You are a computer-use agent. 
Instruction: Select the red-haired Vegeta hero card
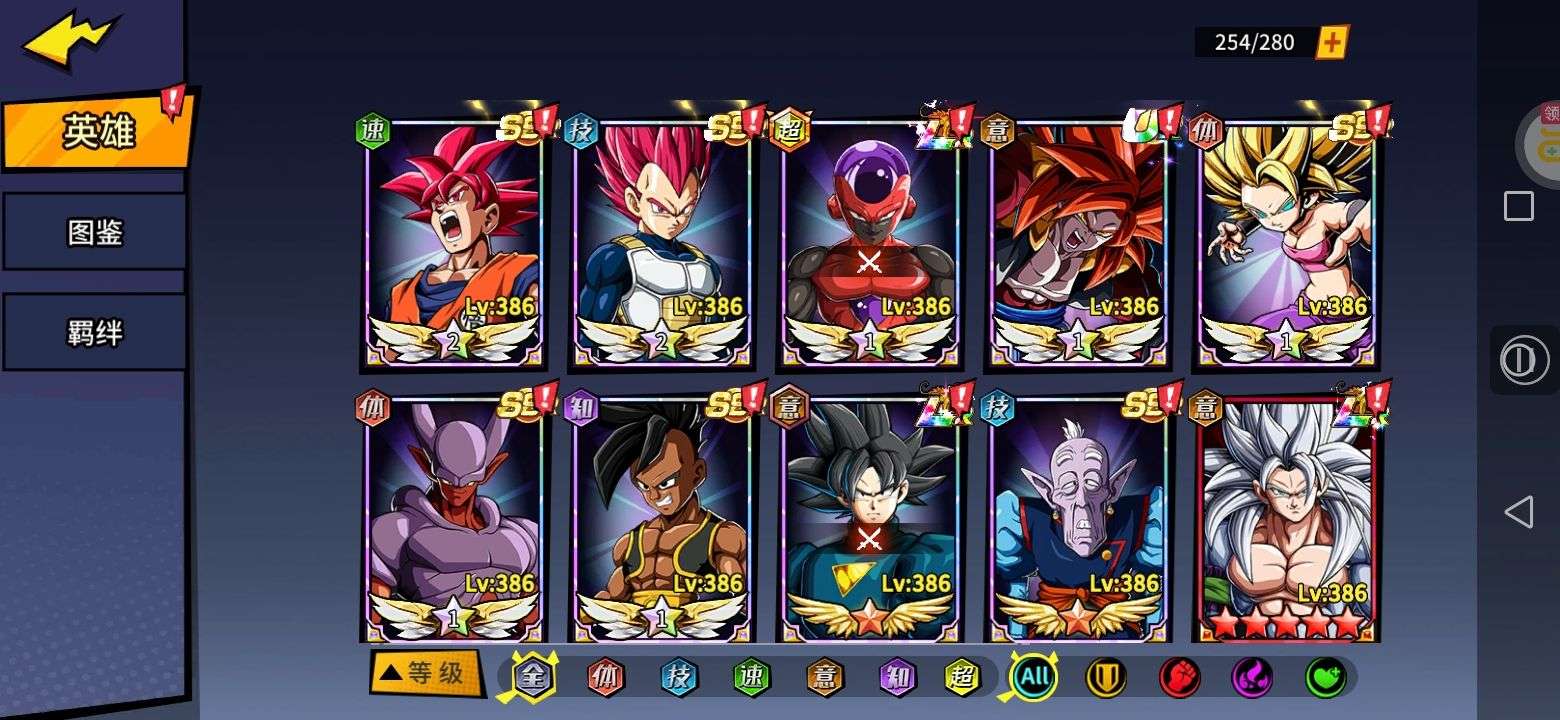point(661,240)
